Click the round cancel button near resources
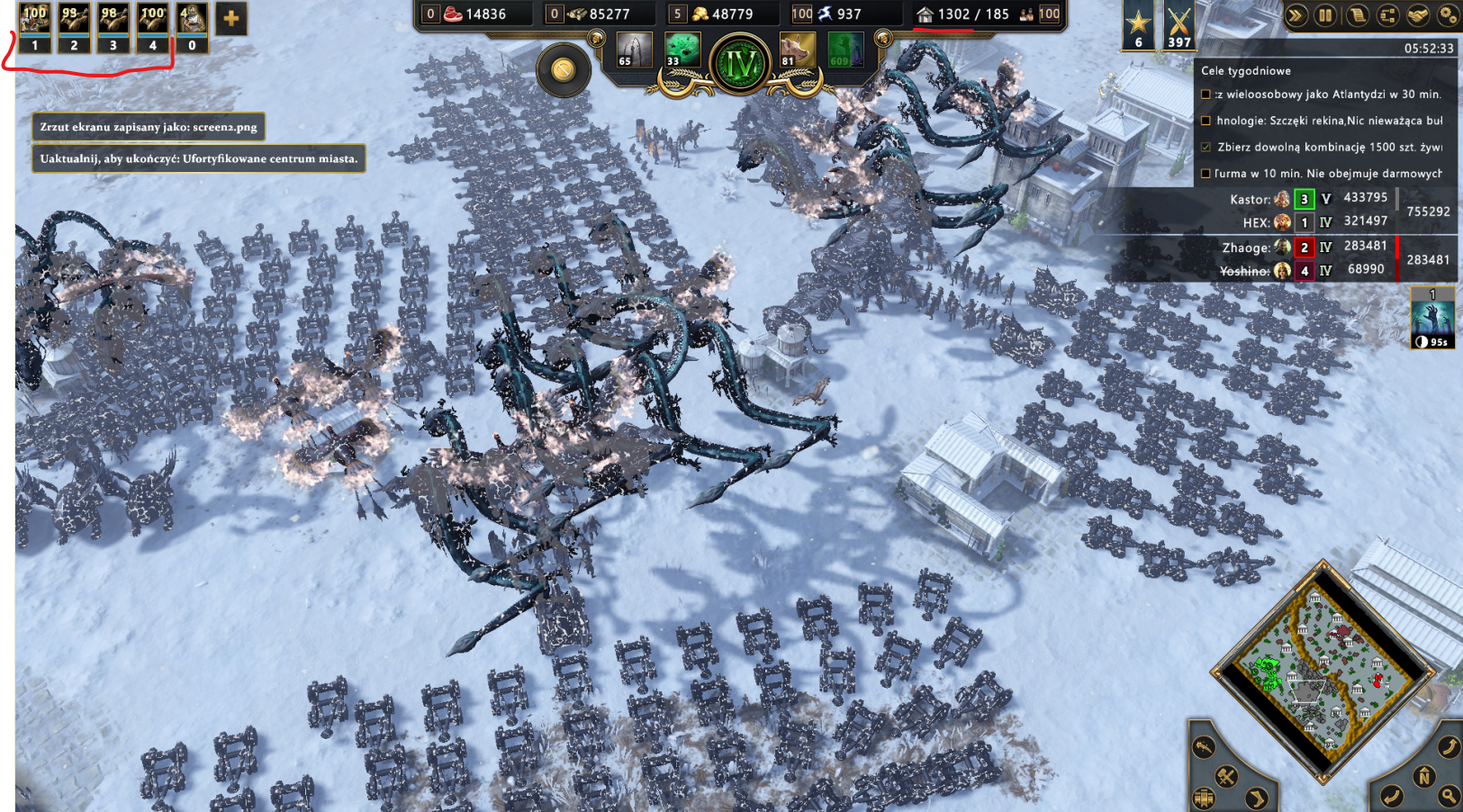Viewport: 1463px width, 812px height. (564, 69)
